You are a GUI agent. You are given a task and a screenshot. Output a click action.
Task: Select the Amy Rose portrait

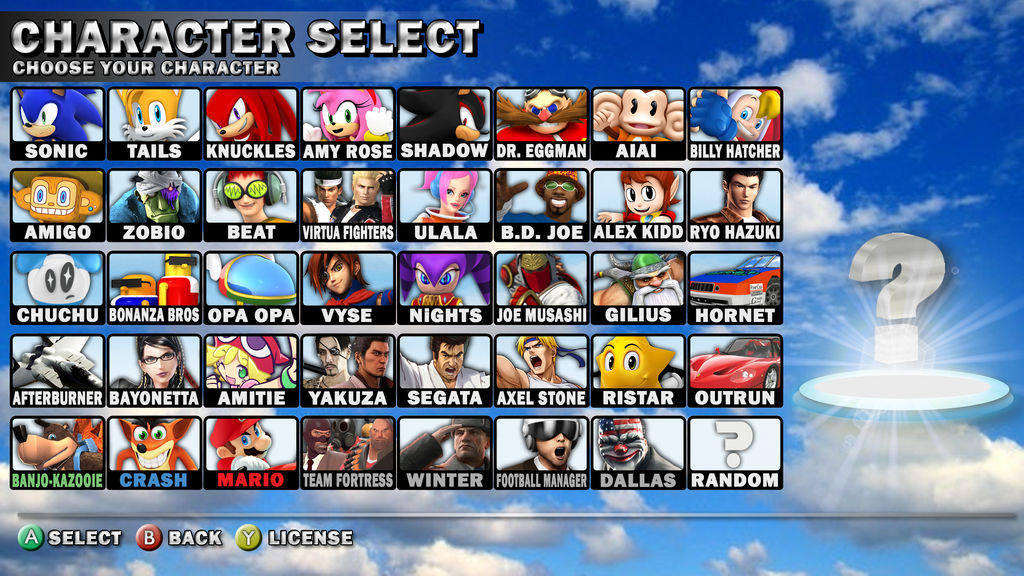pos(348,123)
